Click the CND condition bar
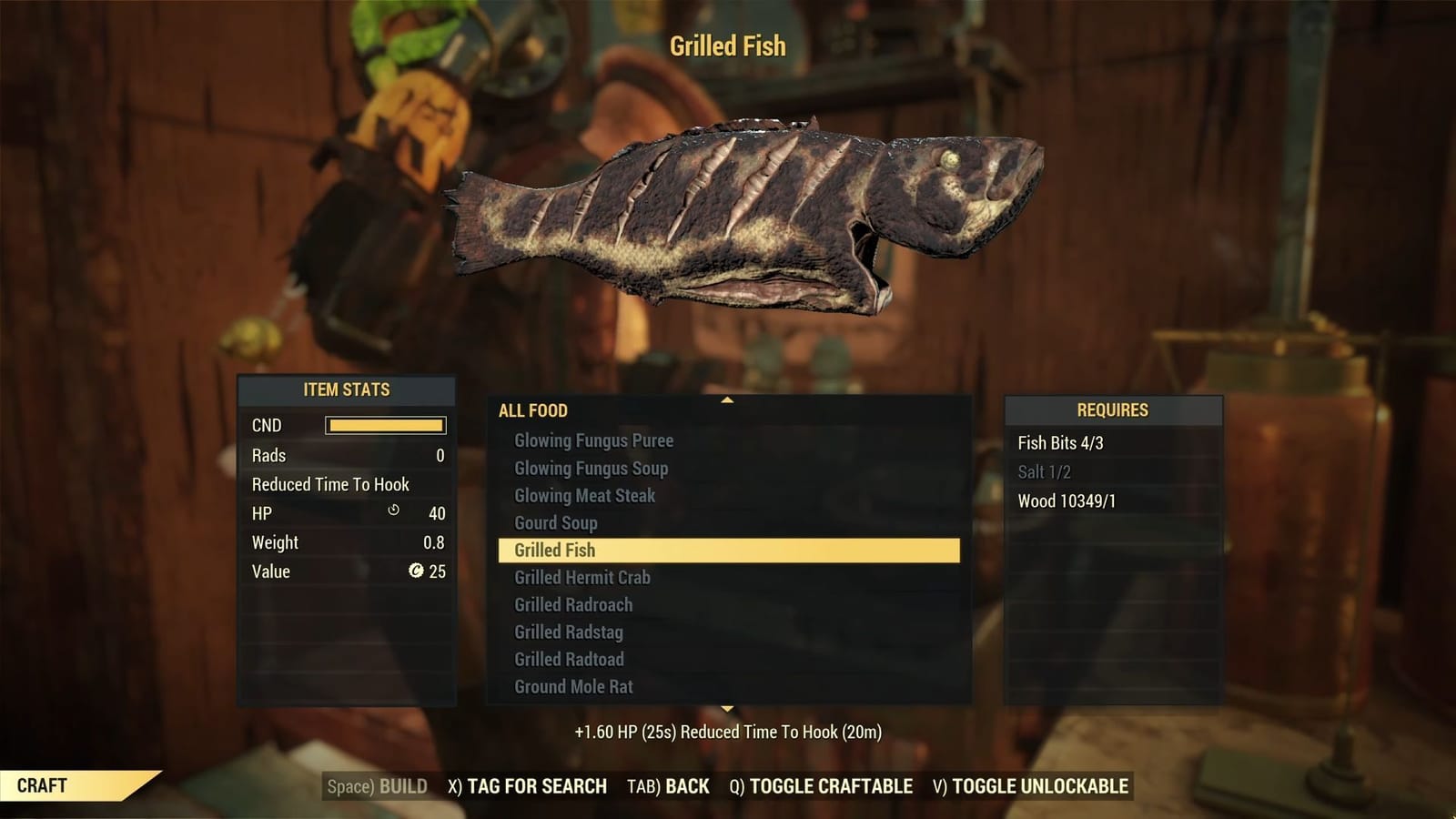Viewport: 1456px width, 819px height. pos(384,425)
